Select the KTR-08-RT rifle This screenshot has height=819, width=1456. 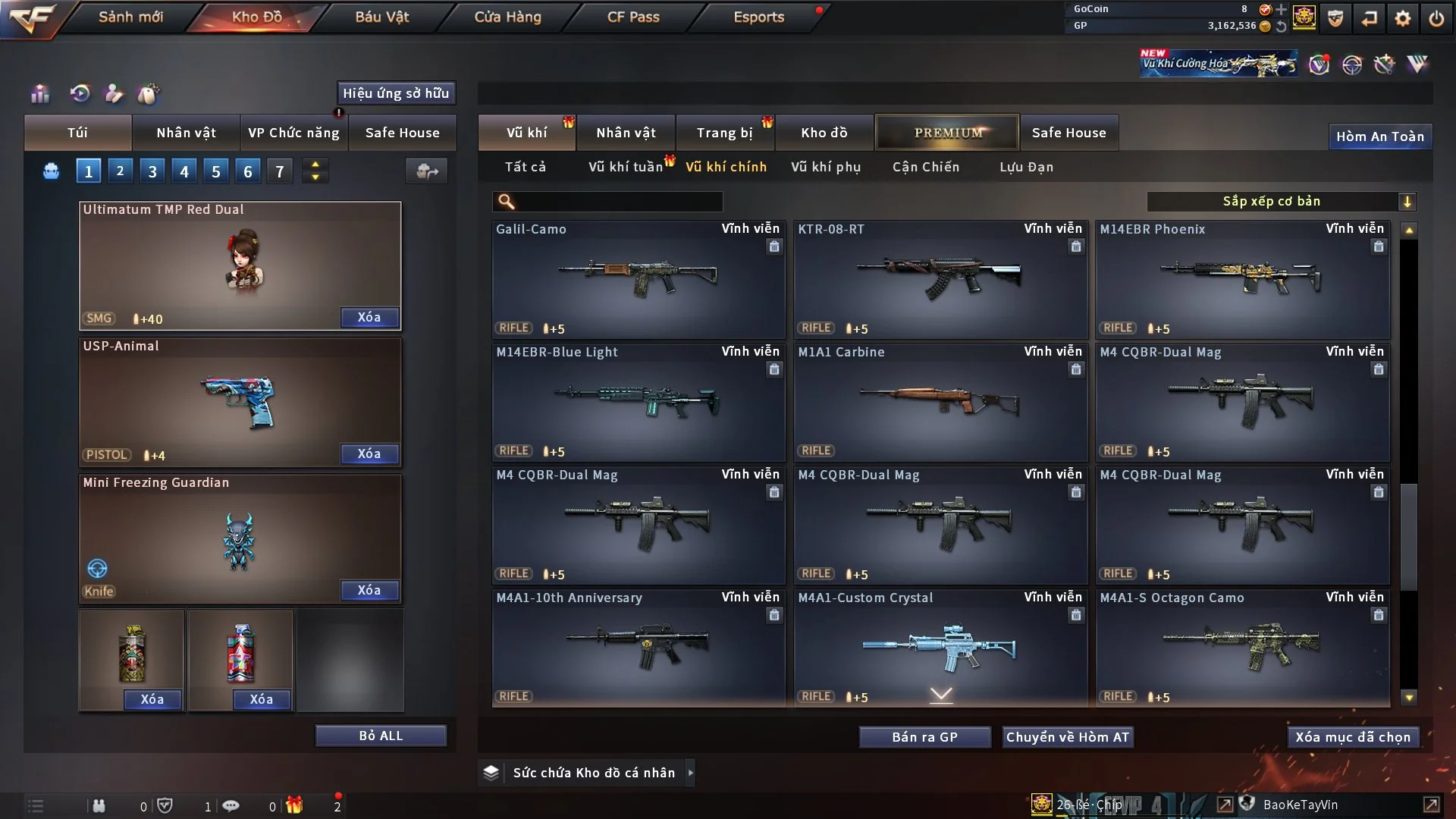point(940,279)
